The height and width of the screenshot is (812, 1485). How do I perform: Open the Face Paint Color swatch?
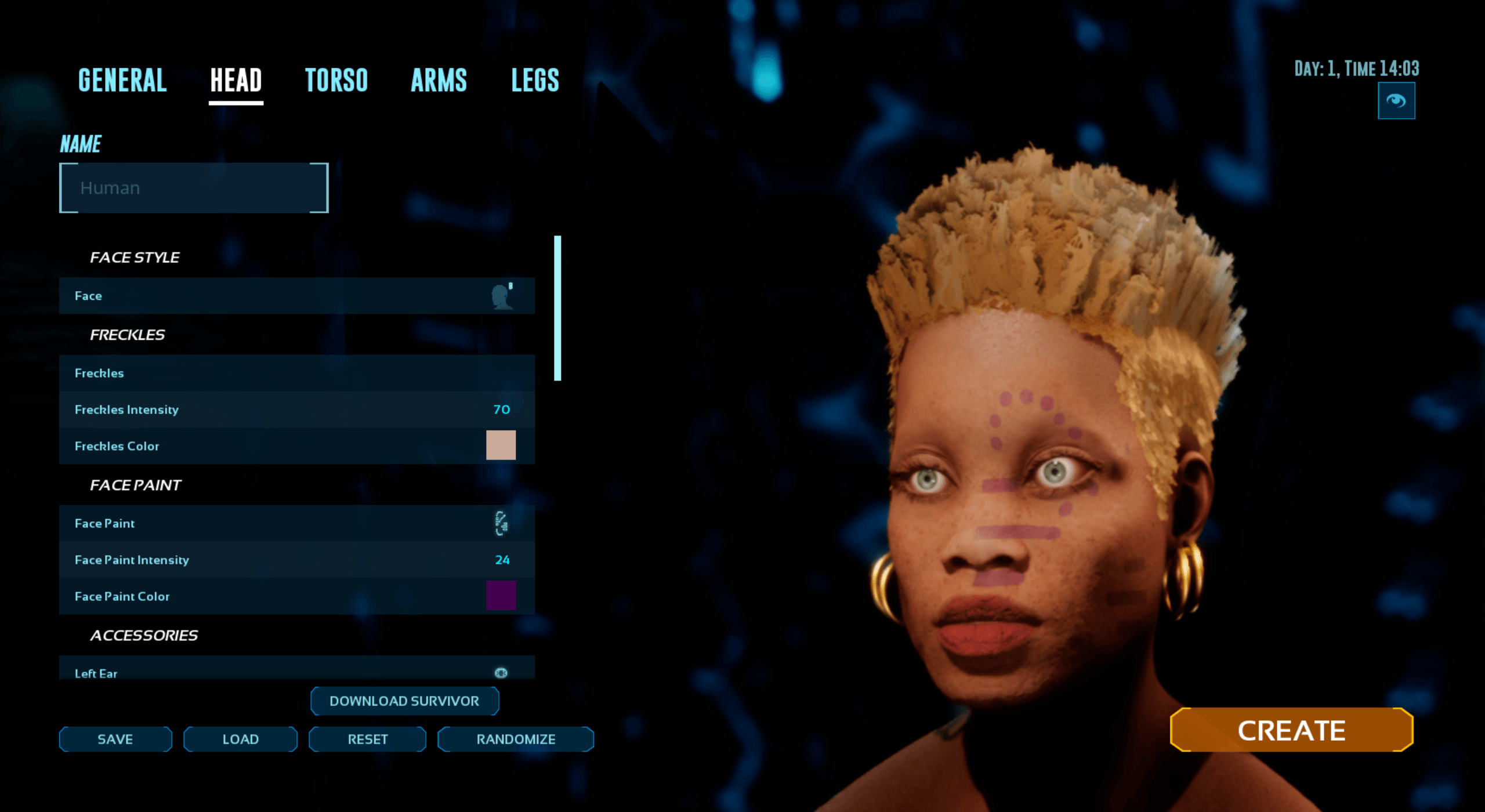pos(501,596)
